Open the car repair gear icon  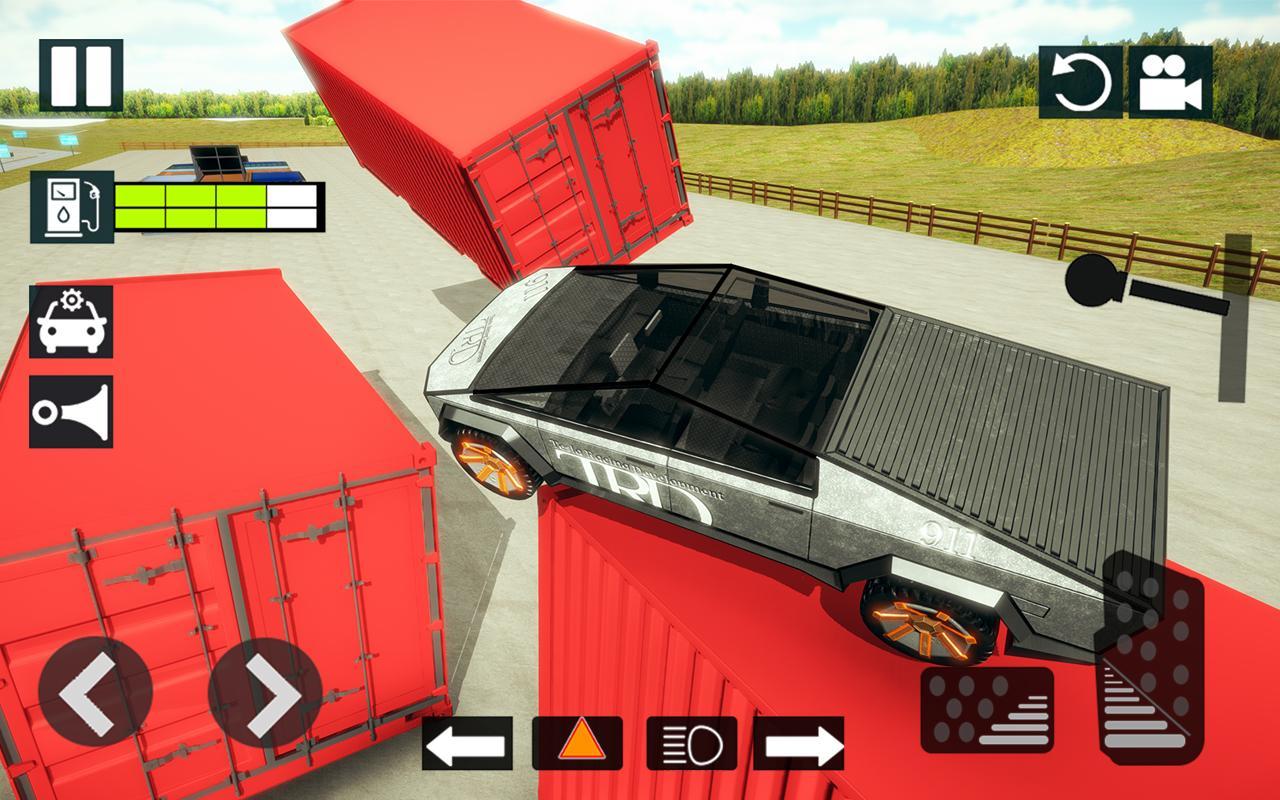point(71,321)
